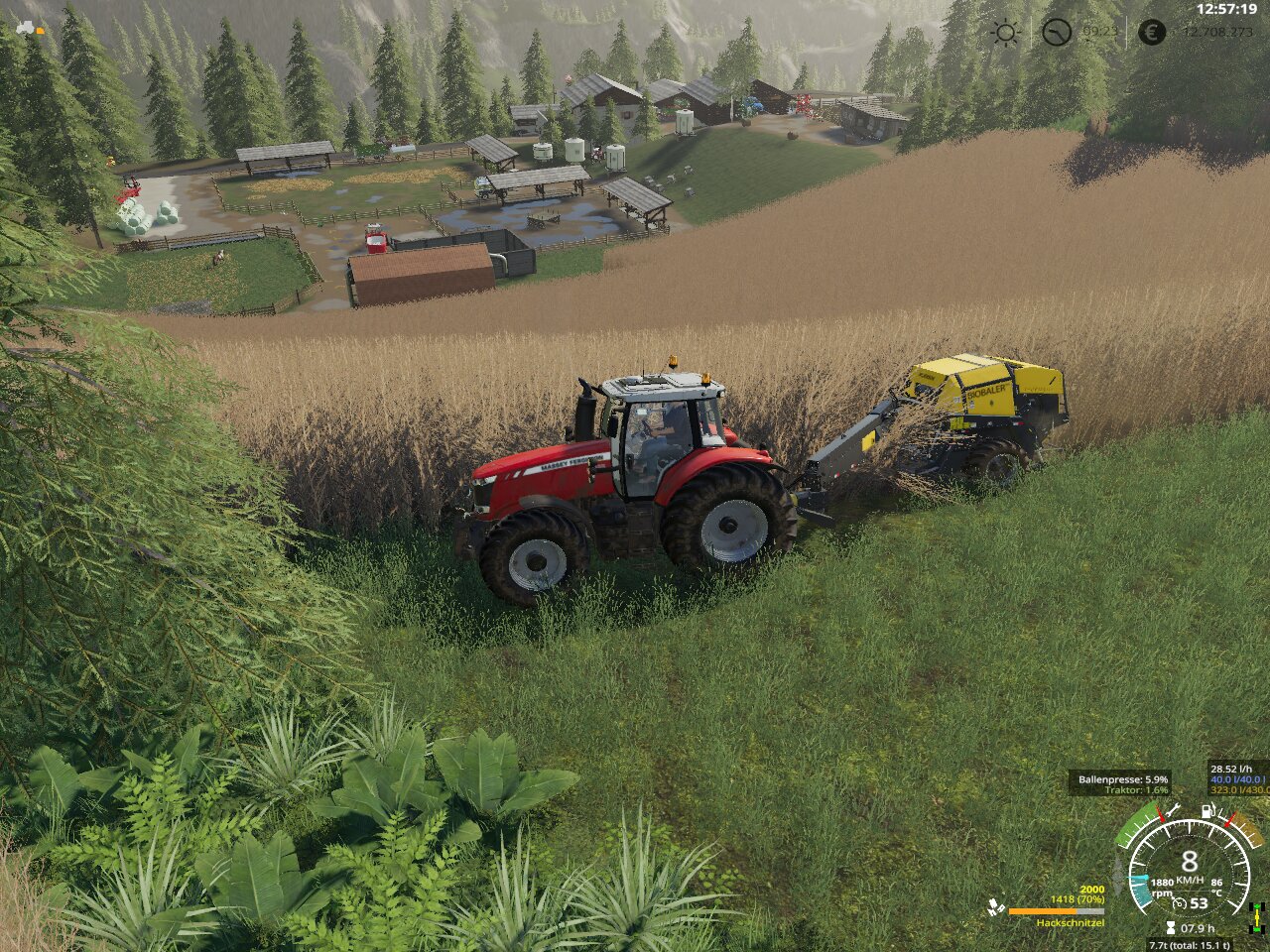Click the sun weather icon
This screenshot has width=1270, height=952.
1005,33
